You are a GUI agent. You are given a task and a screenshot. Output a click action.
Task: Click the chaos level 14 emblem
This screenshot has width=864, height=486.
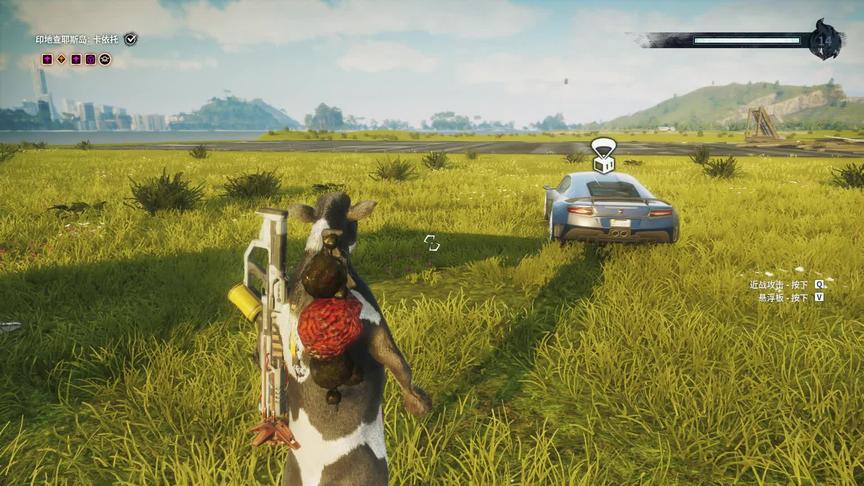(x=826, y=40)
